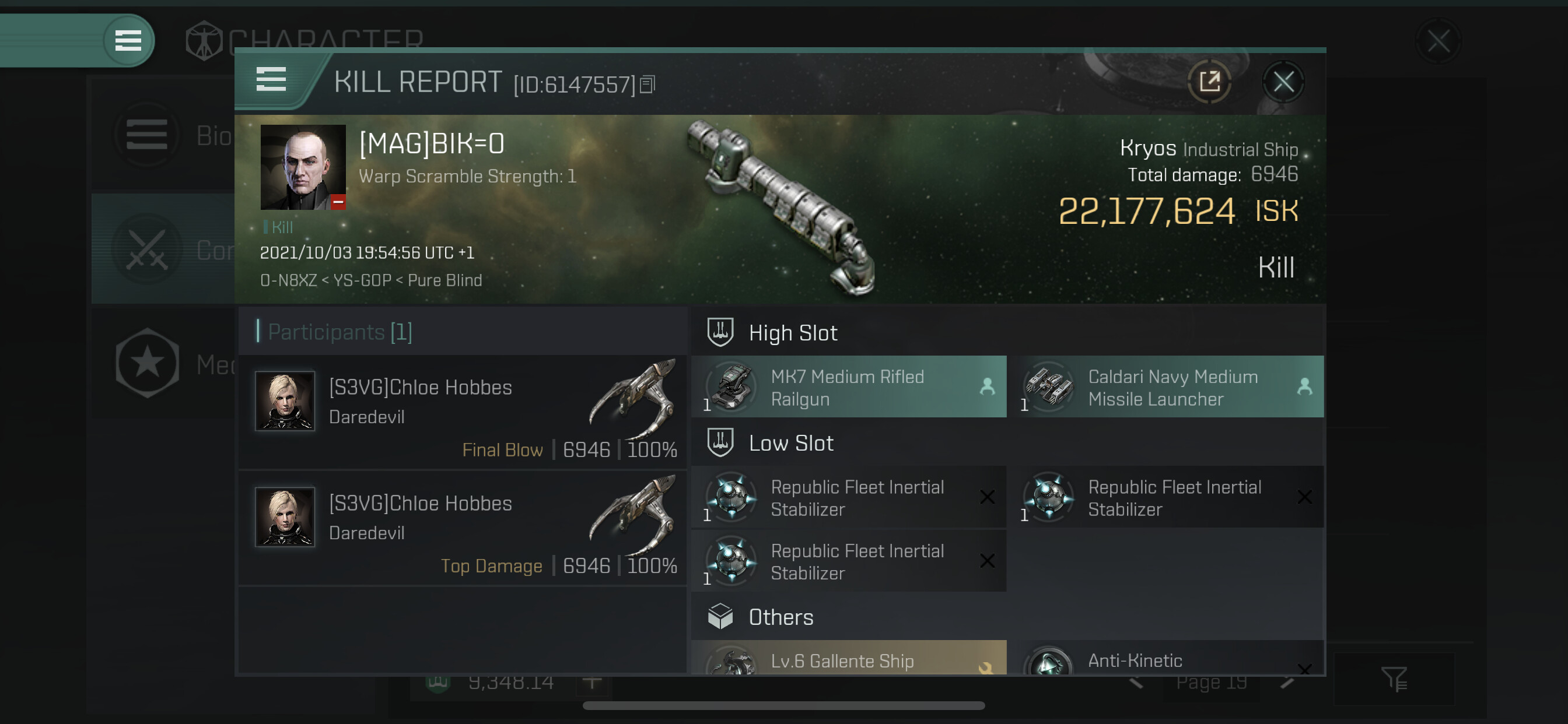Inspect Lv.6 Gallente Ship item
The image size is (1568, 724).
click(x=849, y=659)
